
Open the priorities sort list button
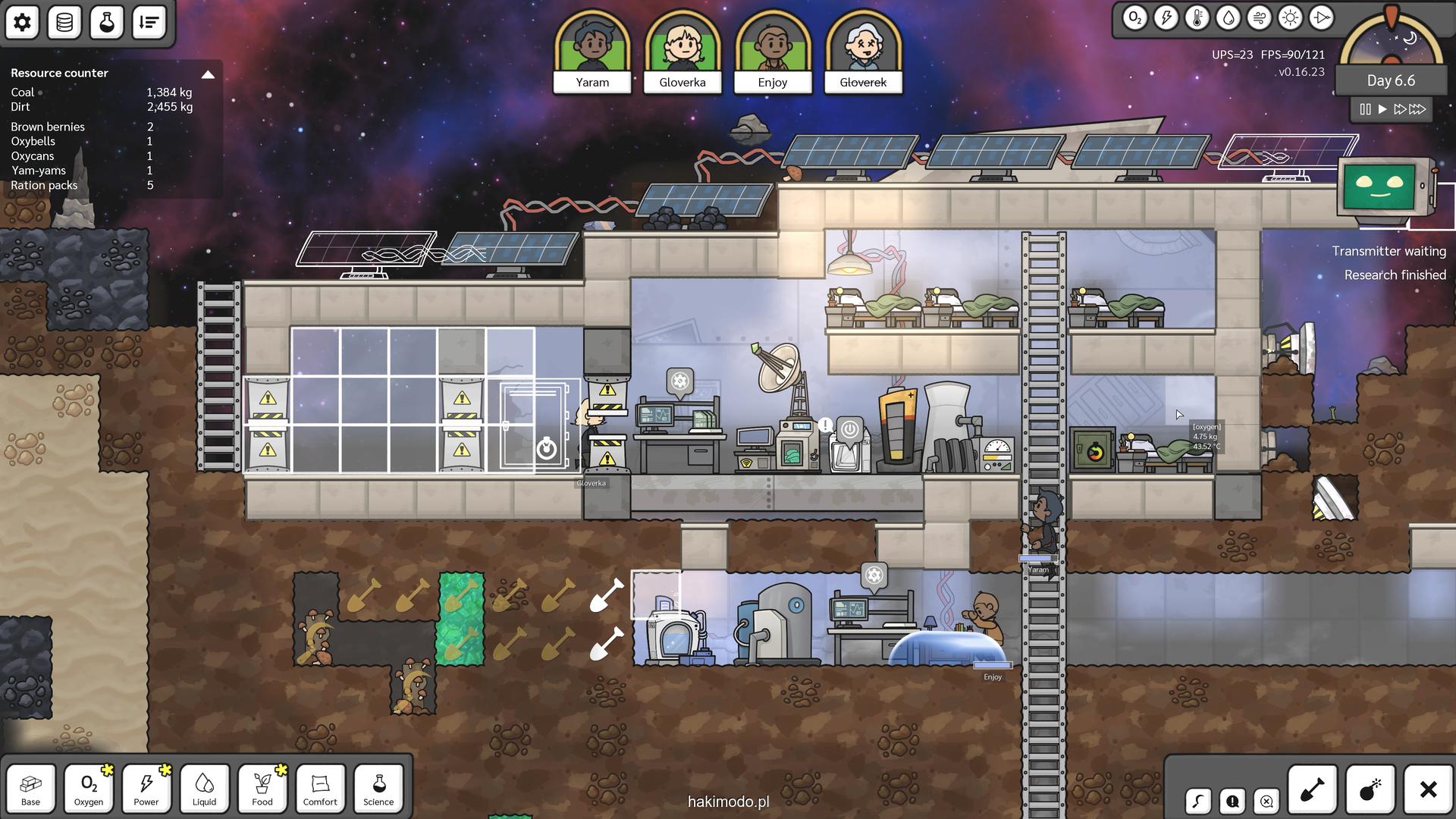pyautogui.click(x=149, y=22)
